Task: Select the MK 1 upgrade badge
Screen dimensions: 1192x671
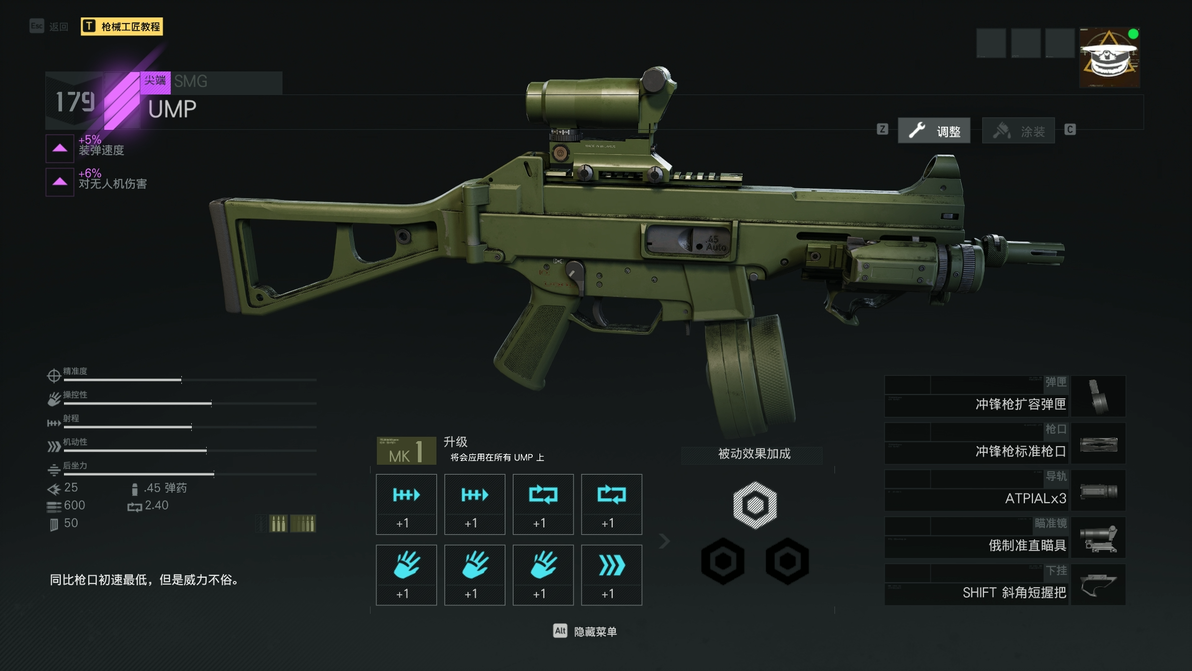Action: coord(406,452)
